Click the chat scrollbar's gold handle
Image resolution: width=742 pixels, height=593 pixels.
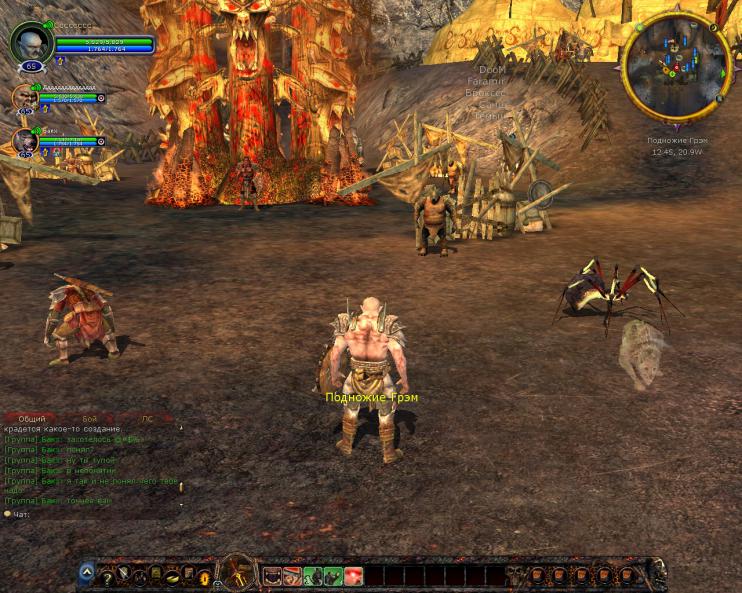click(x=181, y=487)
